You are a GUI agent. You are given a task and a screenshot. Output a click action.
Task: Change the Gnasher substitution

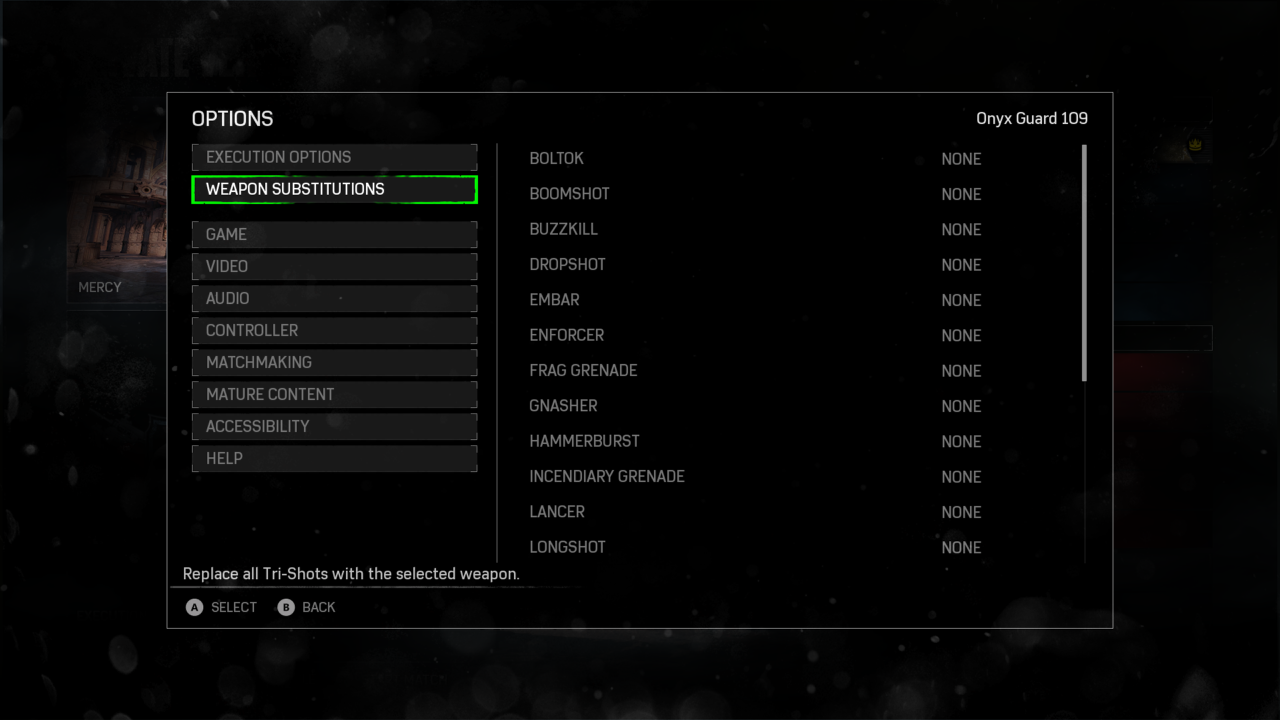(x=755, y=406)
